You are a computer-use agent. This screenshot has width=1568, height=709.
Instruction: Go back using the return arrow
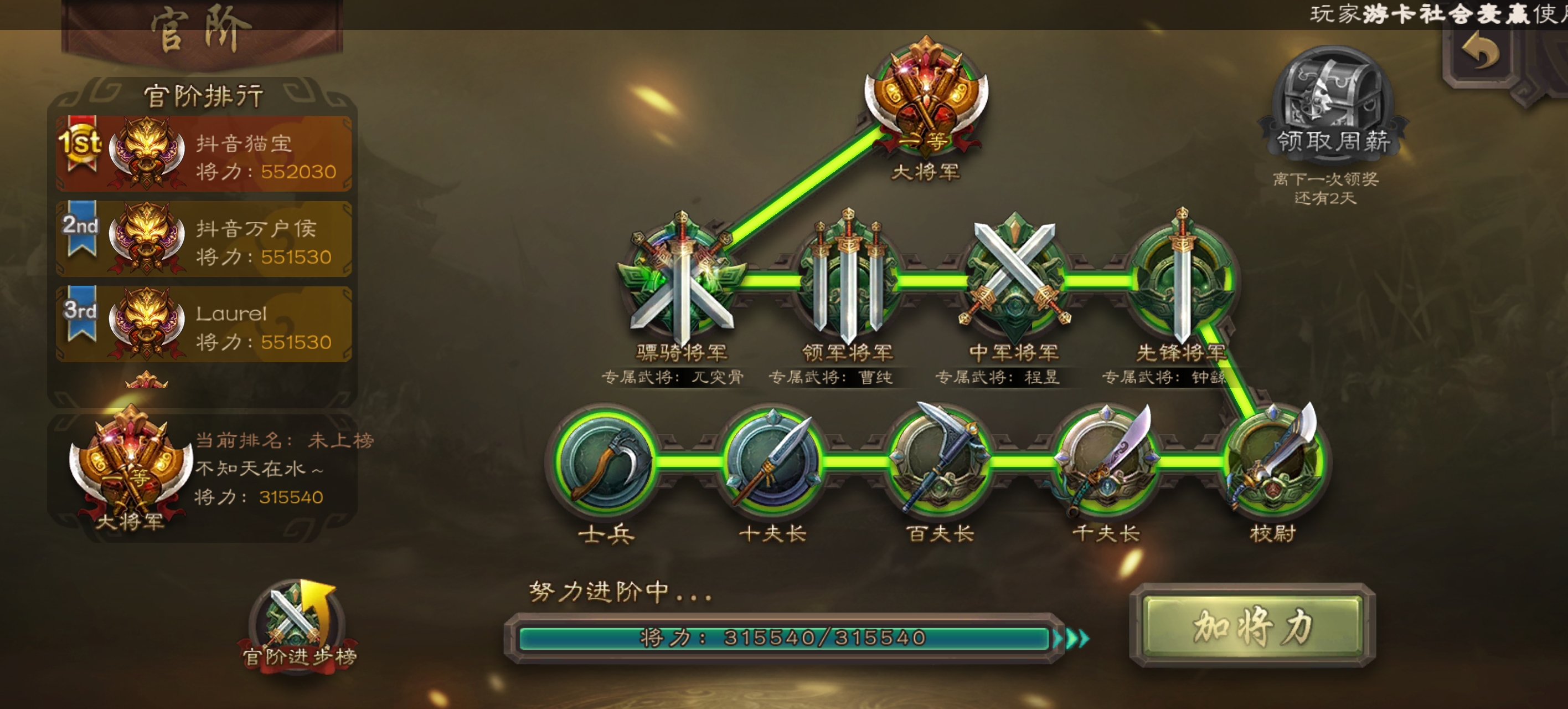click(1480, 52)
